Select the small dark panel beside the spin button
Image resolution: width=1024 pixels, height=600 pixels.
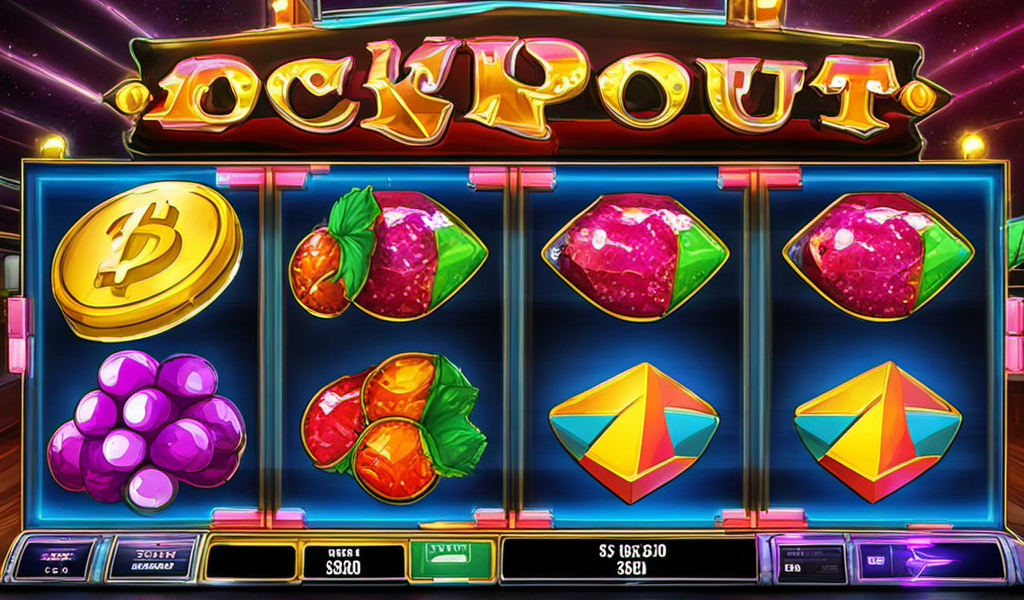click(810, 561)
